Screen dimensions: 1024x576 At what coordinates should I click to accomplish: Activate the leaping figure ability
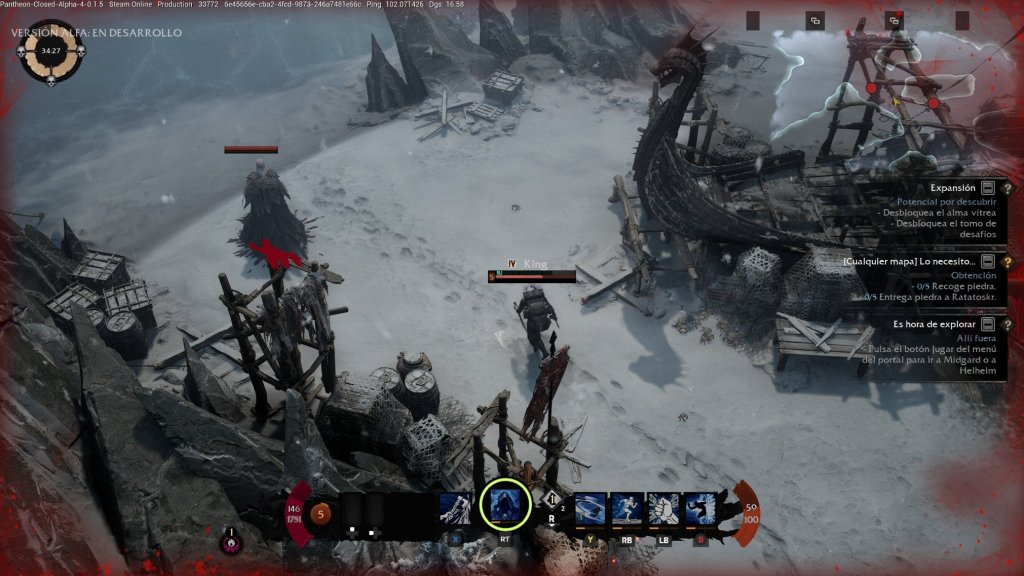[x=700, y=509]
